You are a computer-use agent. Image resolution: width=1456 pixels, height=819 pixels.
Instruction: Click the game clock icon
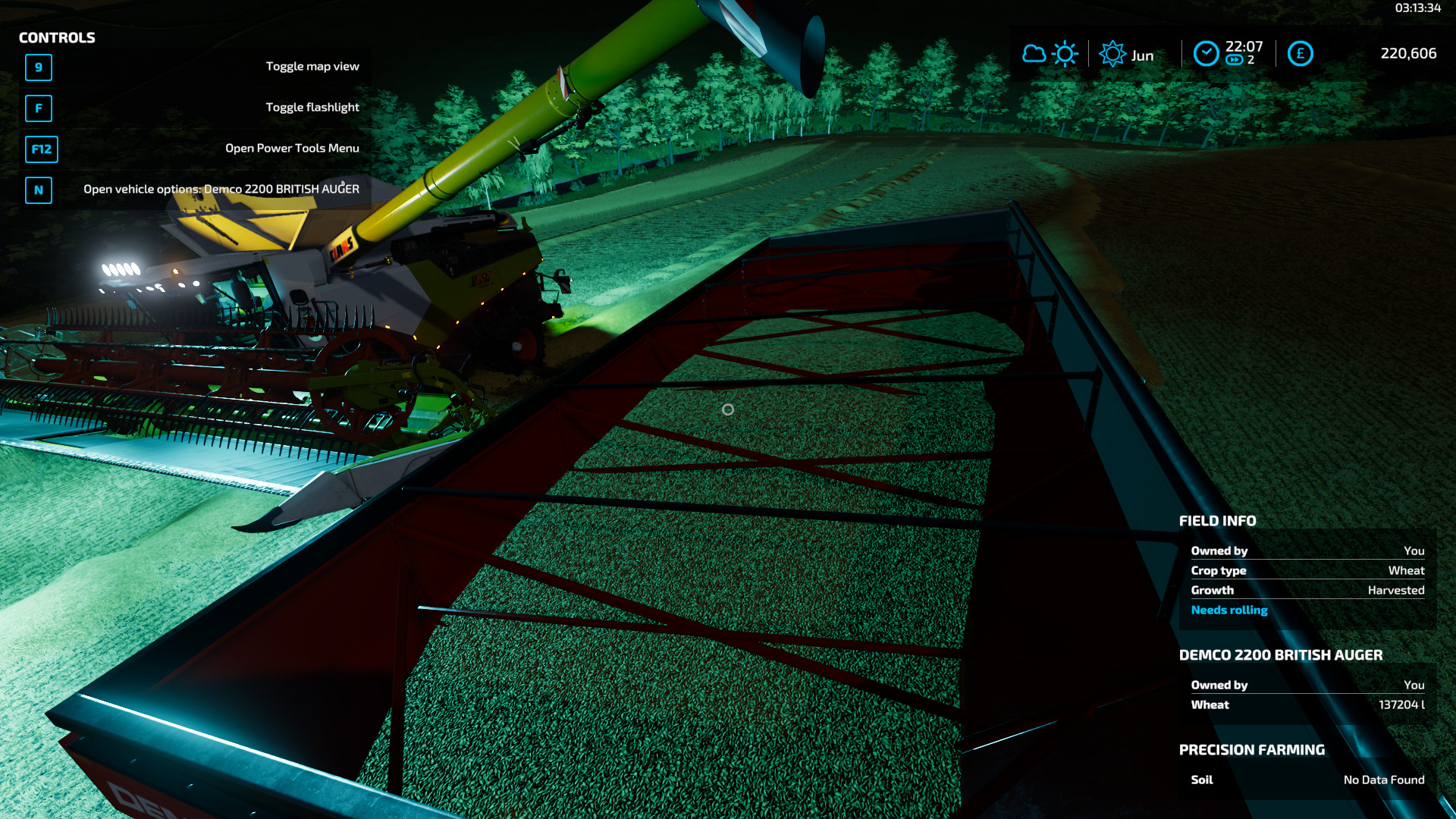tap(1206, 54)
